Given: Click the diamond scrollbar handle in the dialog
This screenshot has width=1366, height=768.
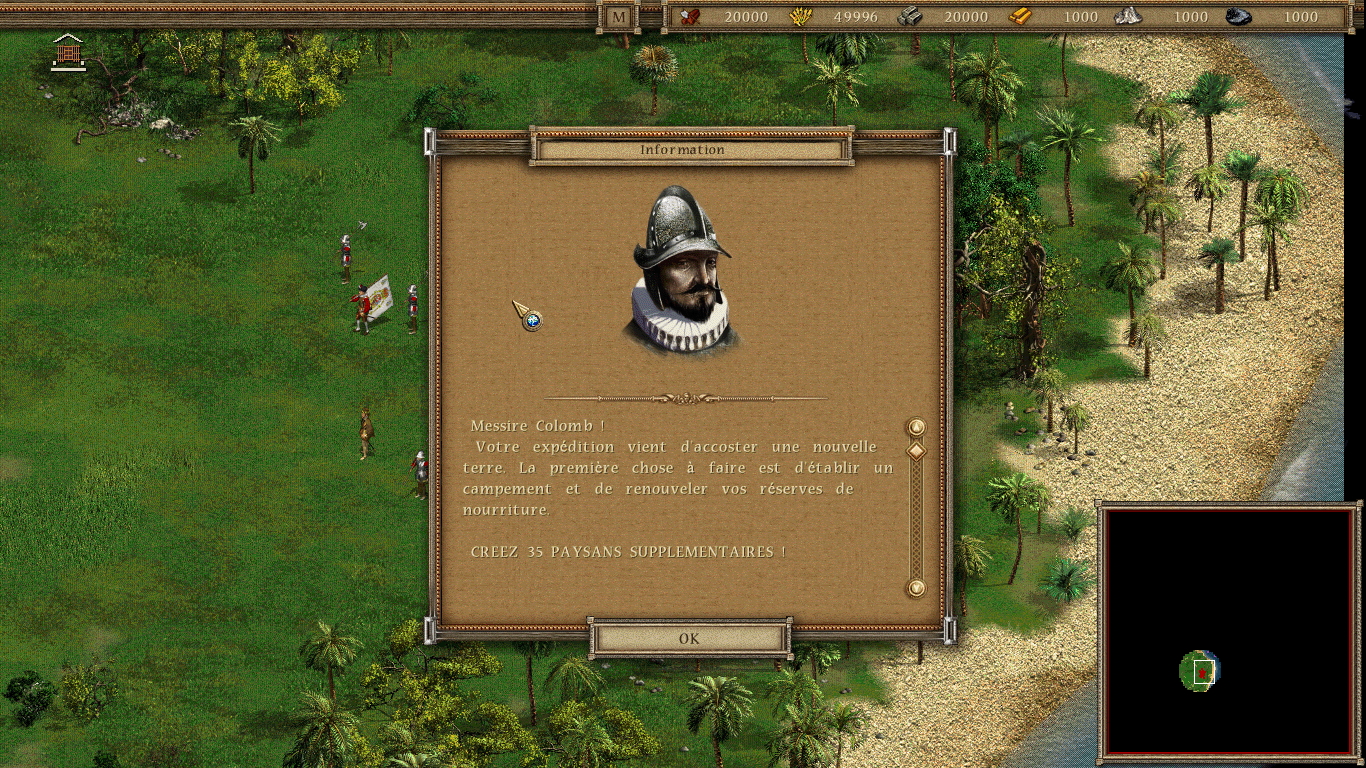Looking at the screenshot, I should click(x=915, y=450).
